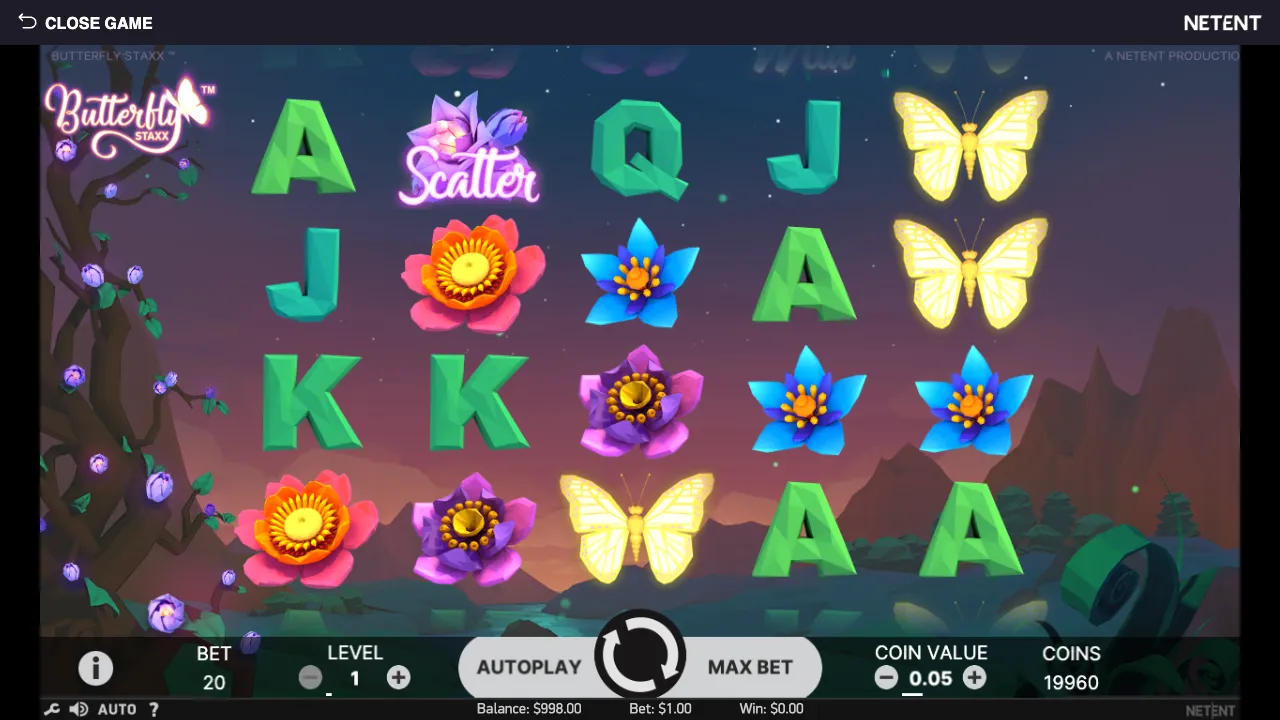Click the back arrow beside Close Game
Image resolution: width=1280 pixels, height=720 pixels.
coord(27,22)
